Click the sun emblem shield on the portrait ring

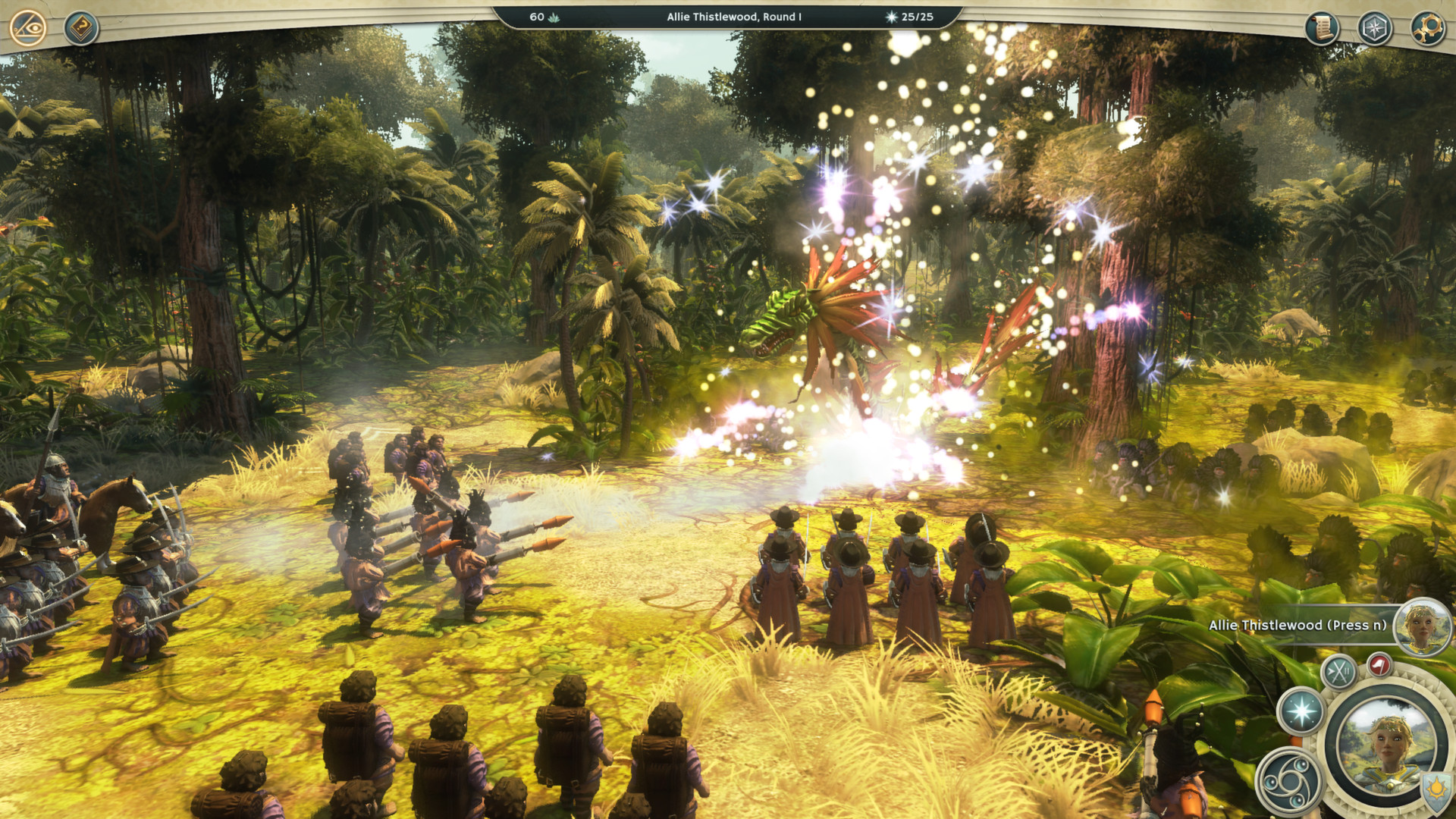(x=1436, y=790)
